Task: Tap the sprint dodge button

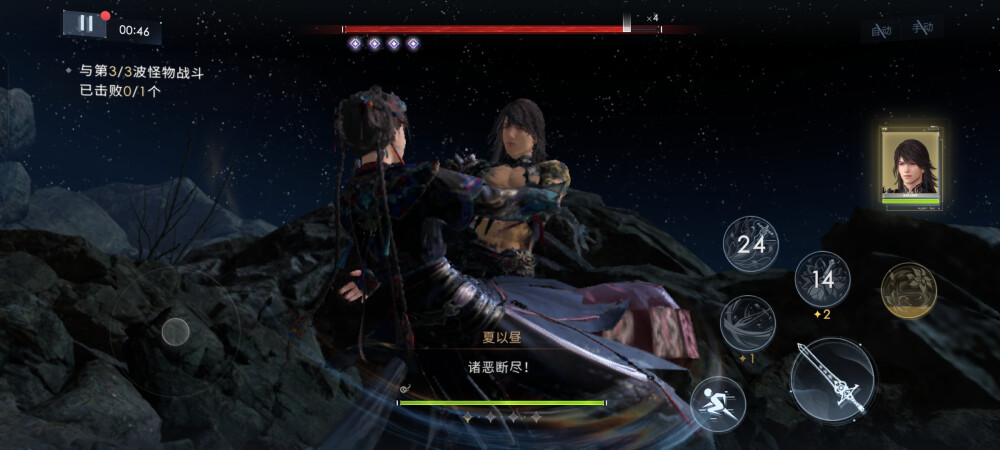Action: (x=717, y=403)
